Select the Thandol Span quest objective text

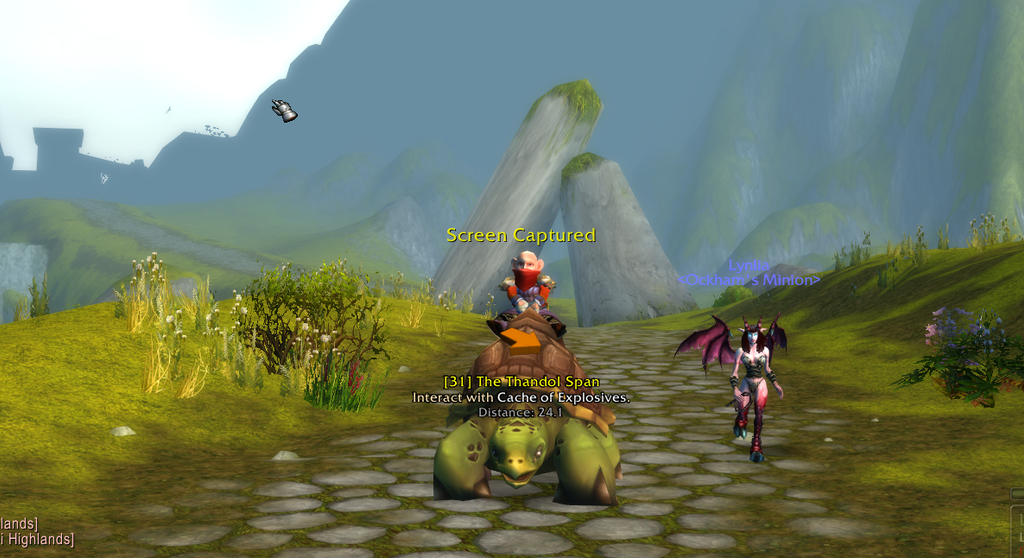click(521, 397)
